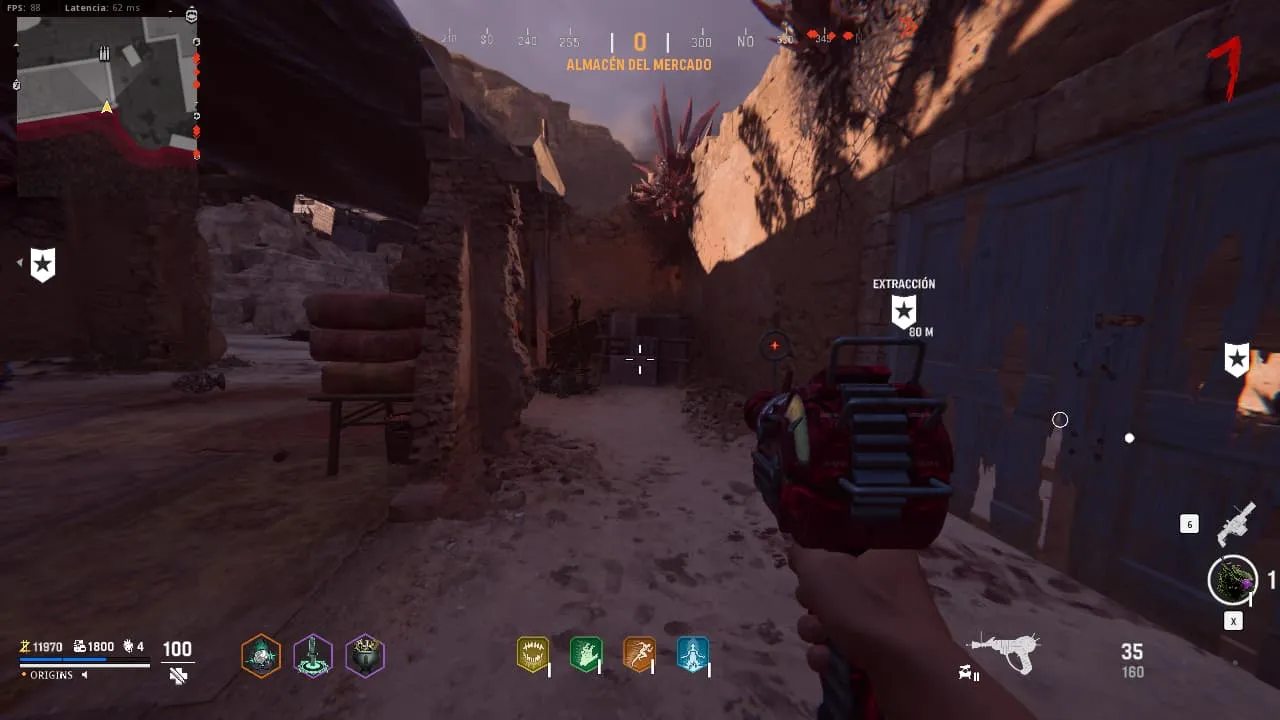Image resolution: width=1280 pixels, height=720 pixels.
Task: Click the star marker at right screen edge
Action: click(x=1237, y=359)
